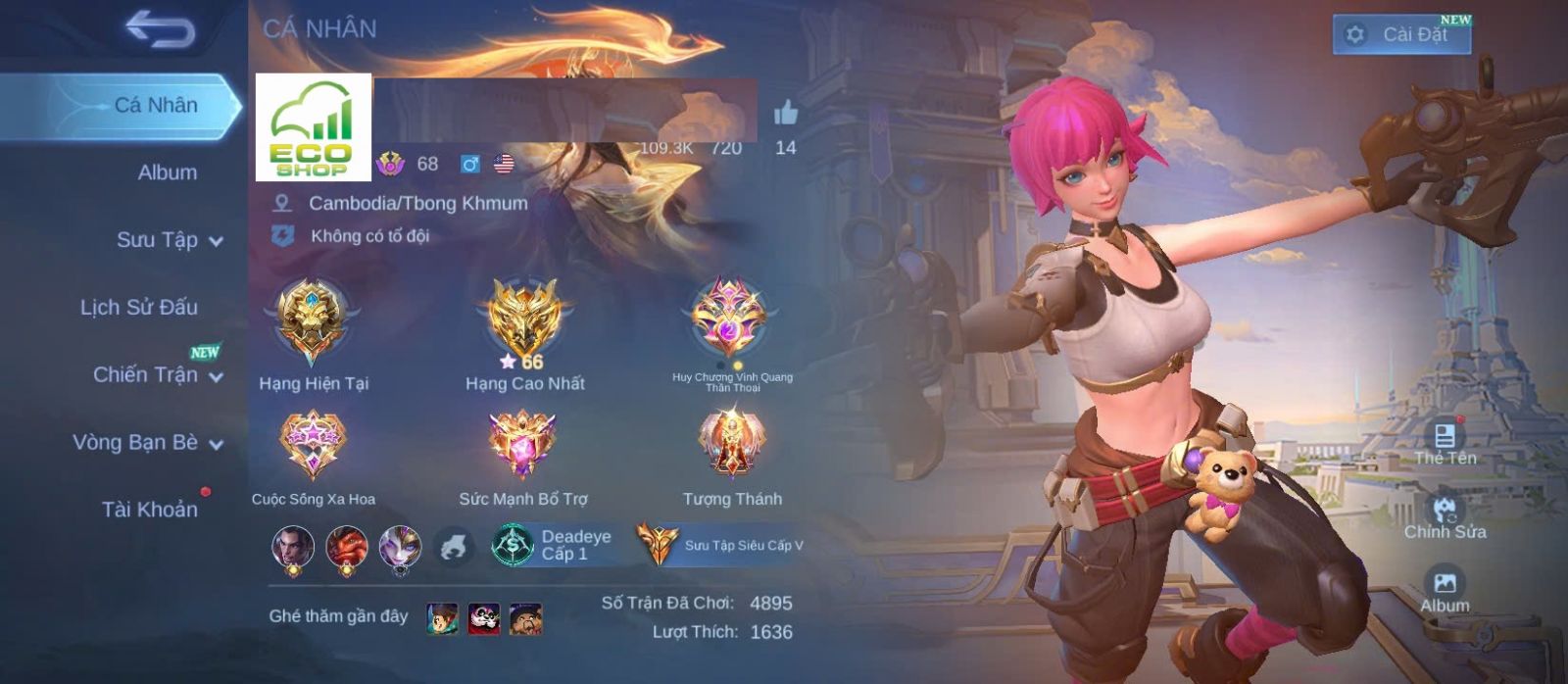Open the Album sidebar entry

tap(167, 172)
